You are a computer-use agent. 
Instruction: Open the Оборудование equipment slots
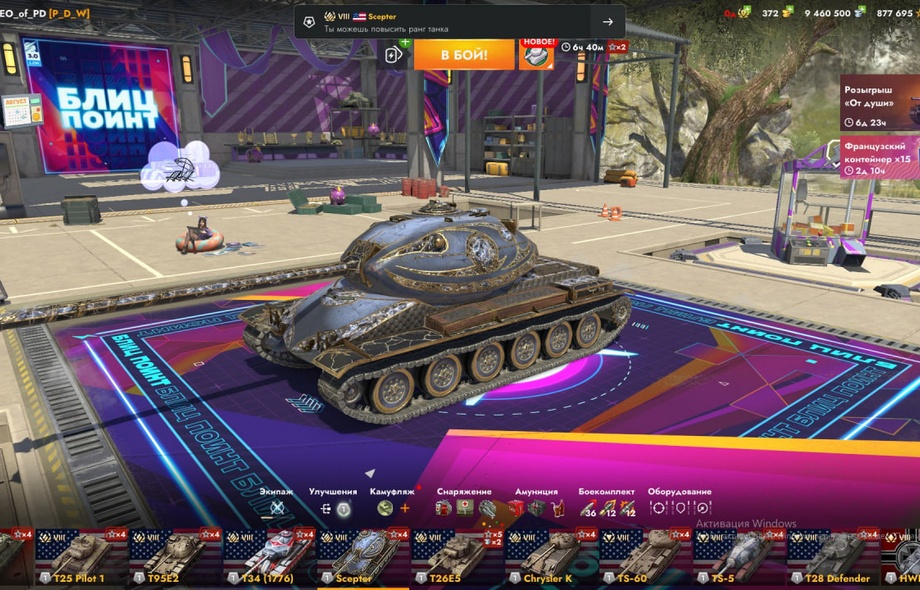coord(679,507)
